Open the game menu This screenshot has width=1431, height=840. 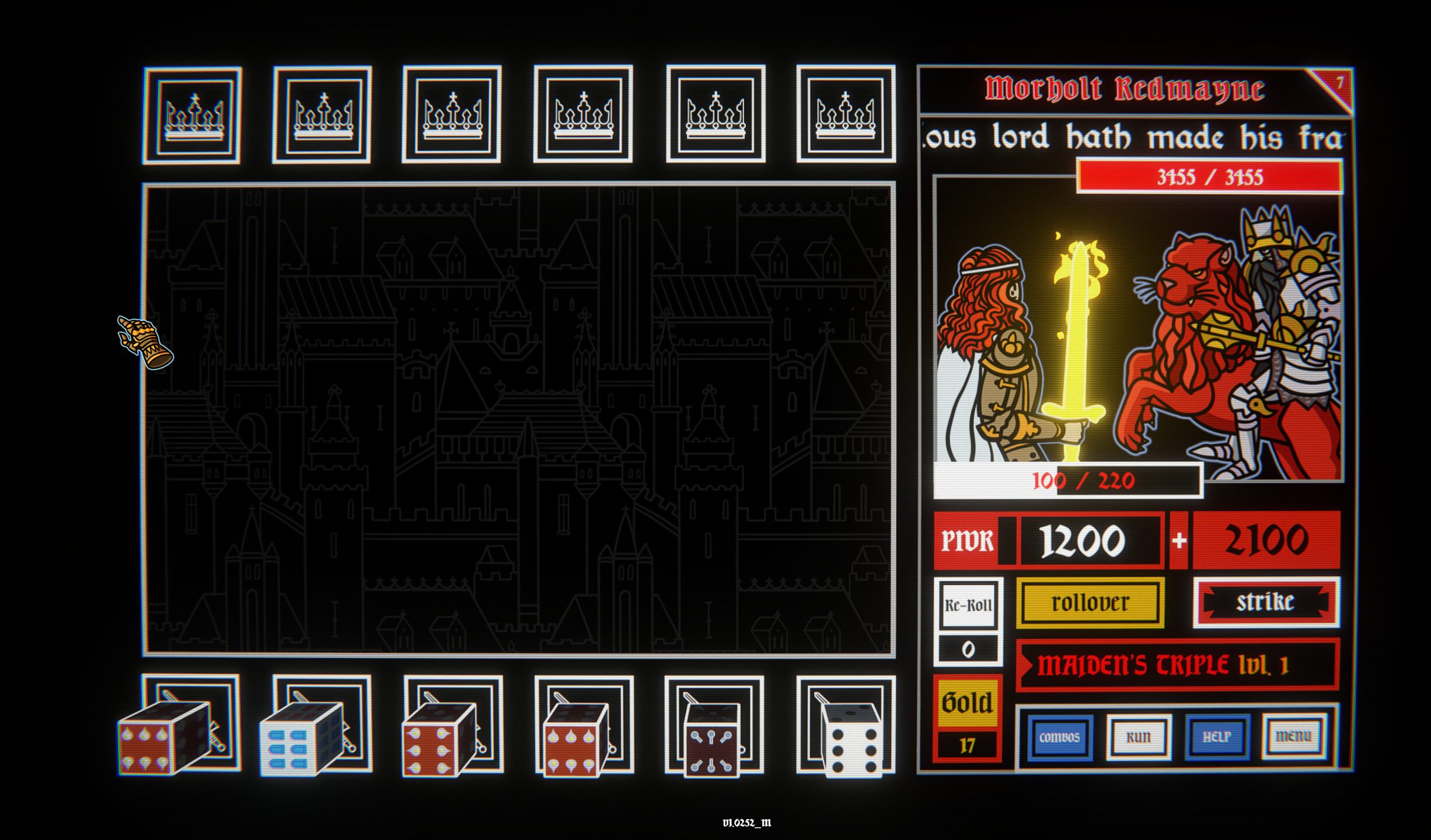[1294, 737]
